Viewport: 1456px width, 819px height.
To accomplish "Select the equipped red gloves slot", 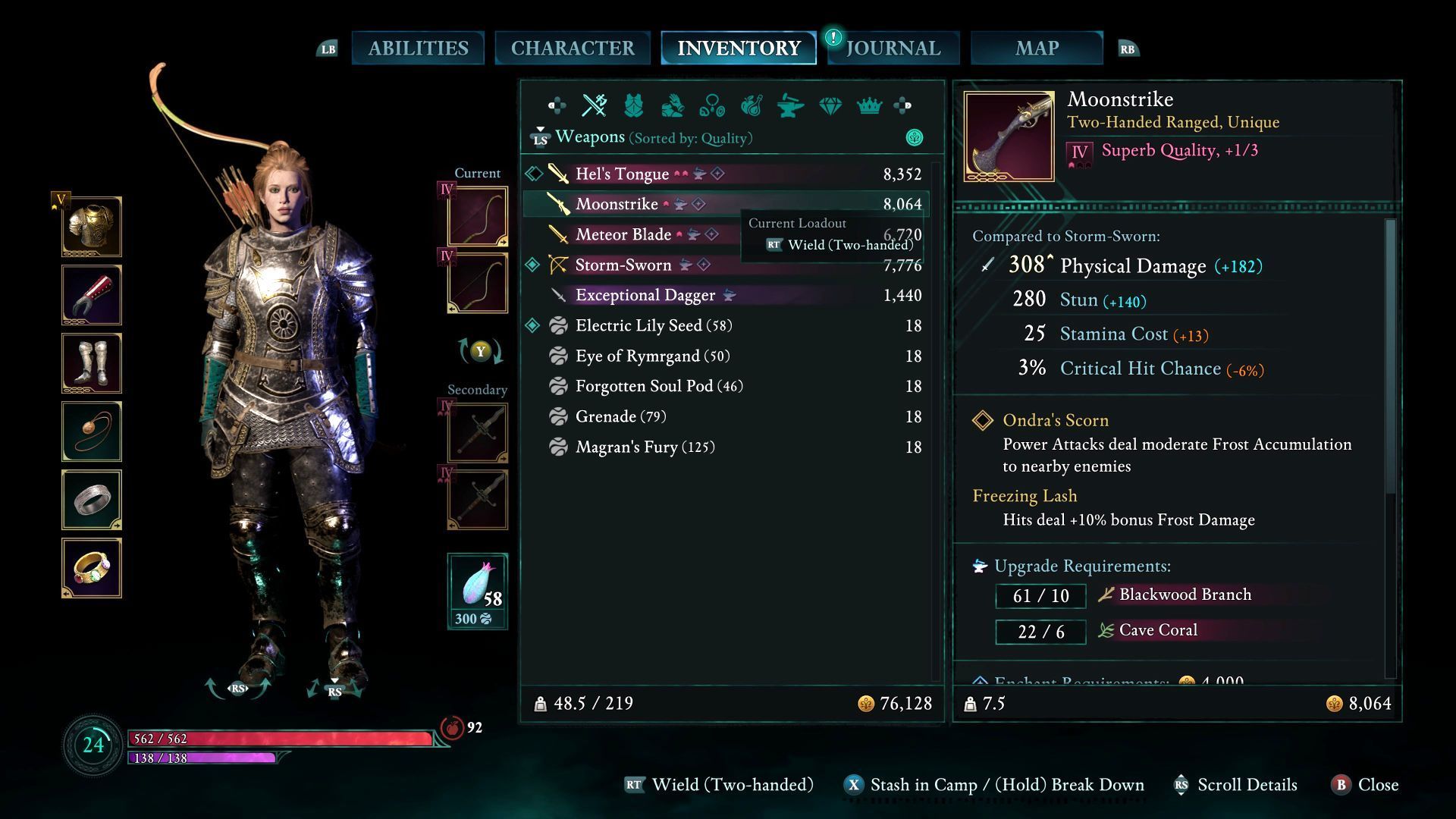I will click(92, 295).
